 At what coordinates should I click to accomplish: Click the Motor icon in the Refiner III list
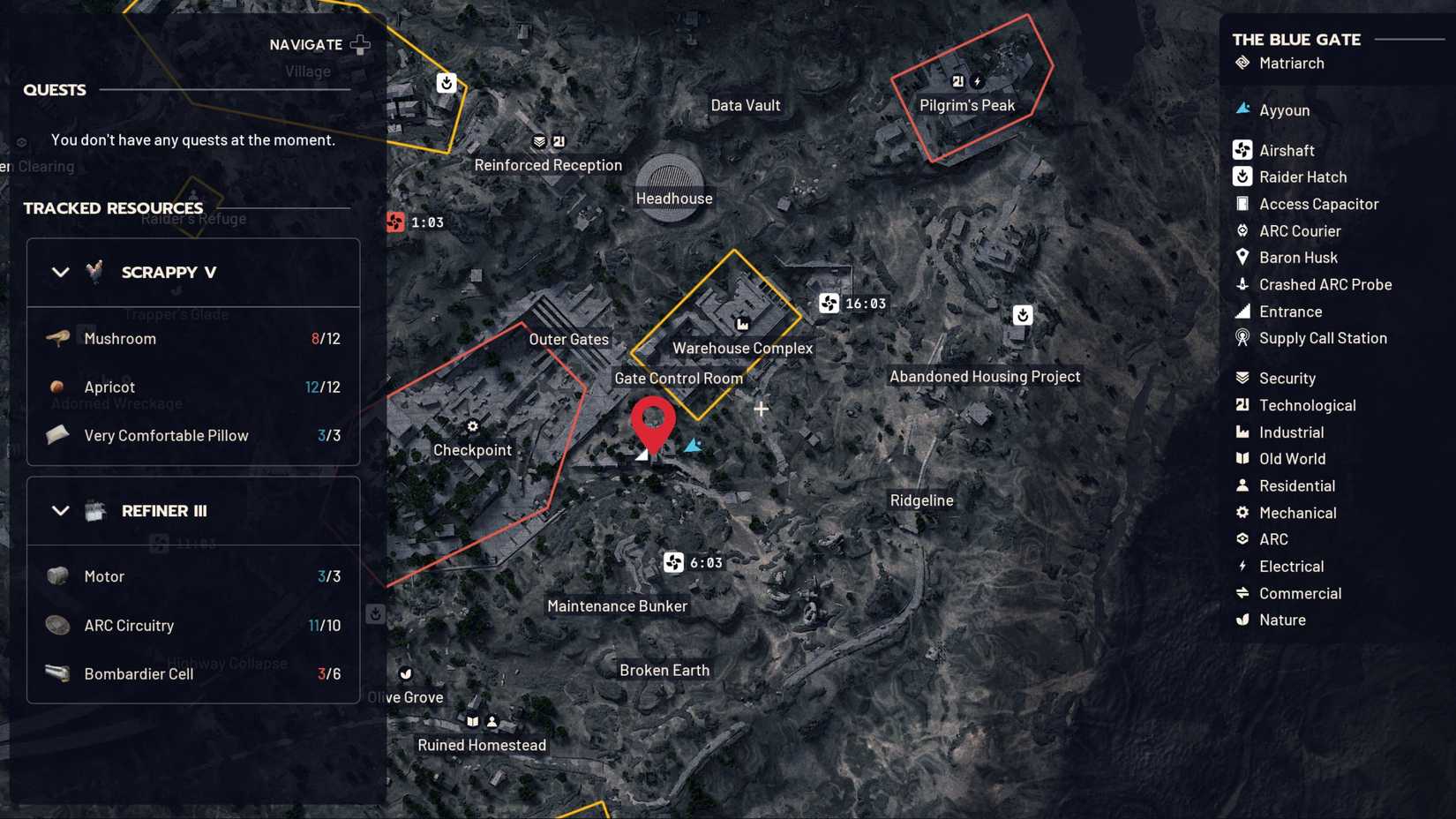click(x=56, y=575)
